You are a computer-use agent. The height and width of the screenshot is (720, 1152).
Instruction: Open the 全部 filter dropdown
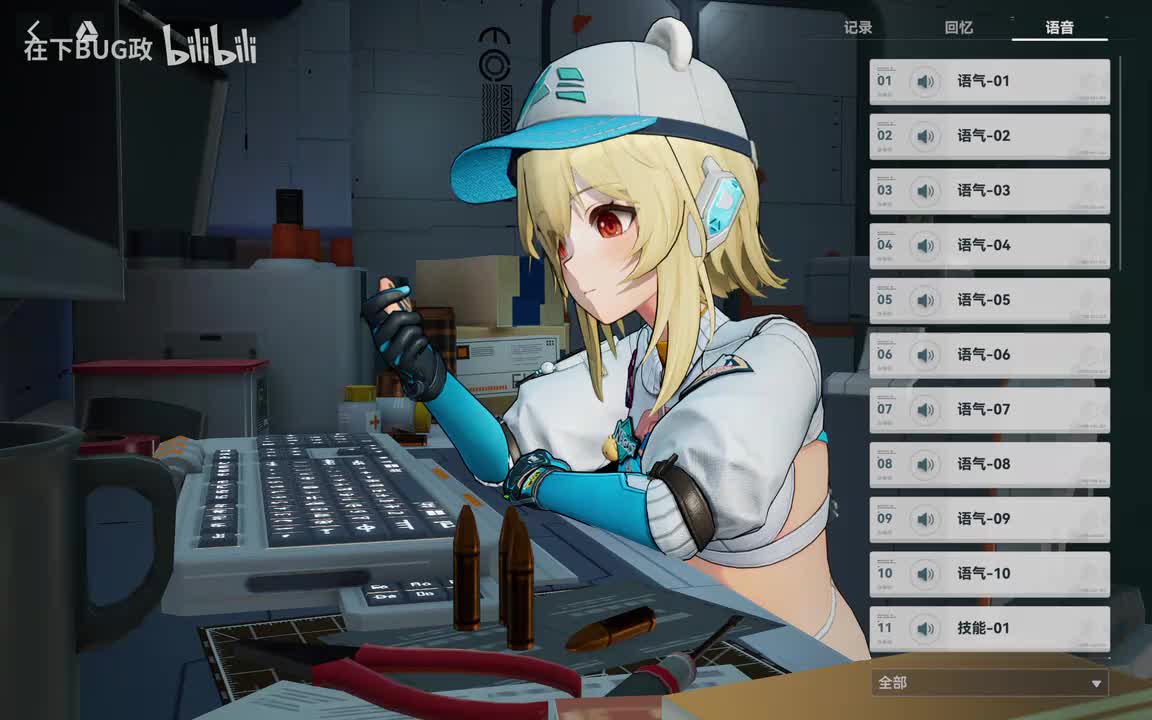pos(990,683)
